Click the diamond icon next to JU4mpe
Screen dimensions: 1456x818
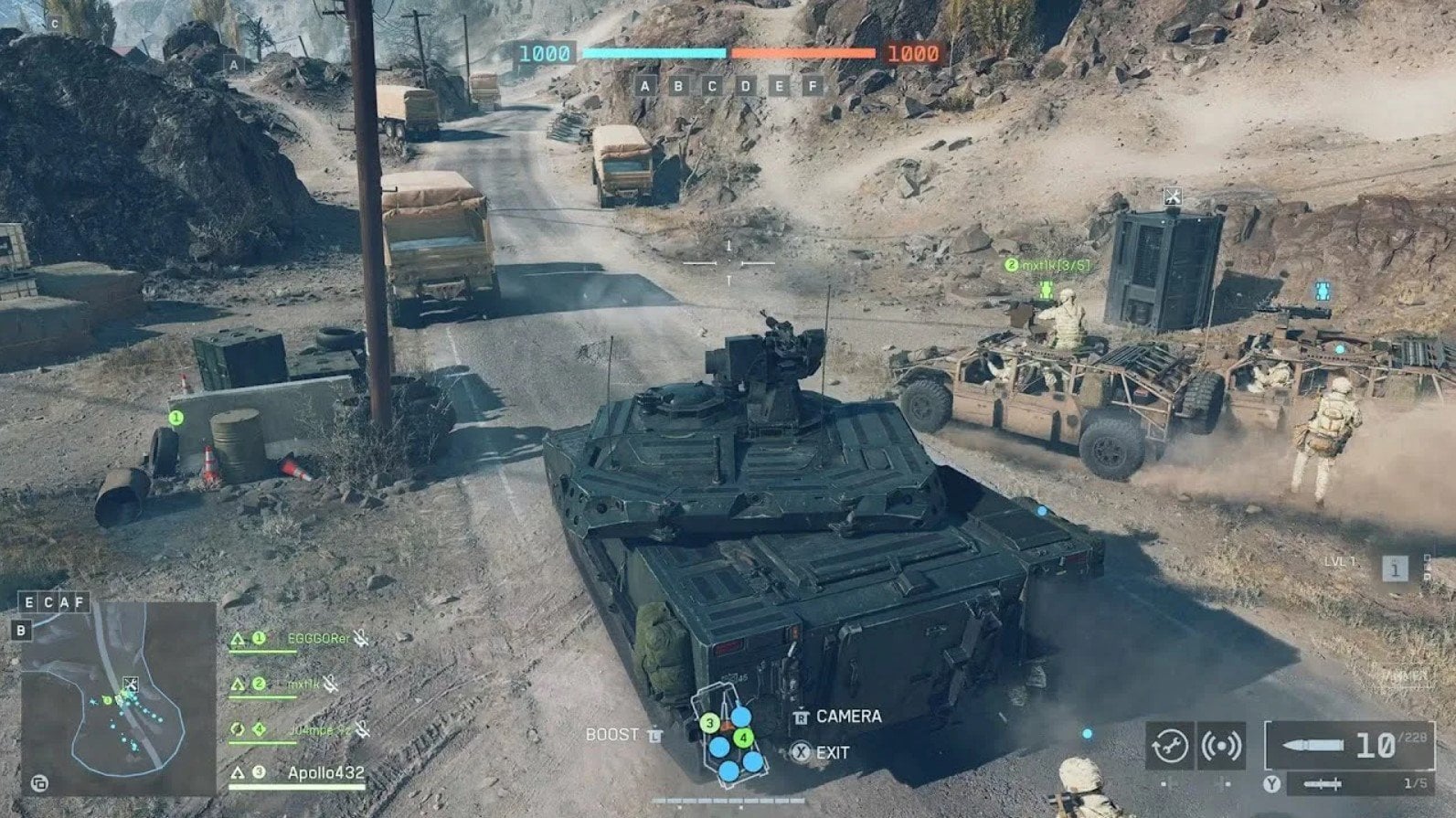(x=258, y=728)
